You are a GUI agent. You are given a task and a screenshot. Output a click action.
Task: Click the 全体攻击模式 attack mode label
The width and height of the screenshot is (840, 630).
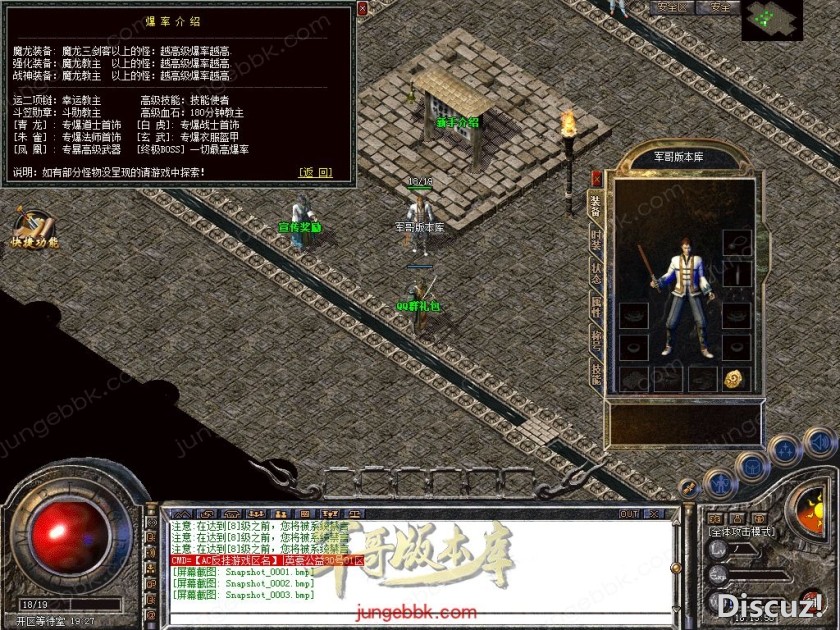tap(742, 531)
